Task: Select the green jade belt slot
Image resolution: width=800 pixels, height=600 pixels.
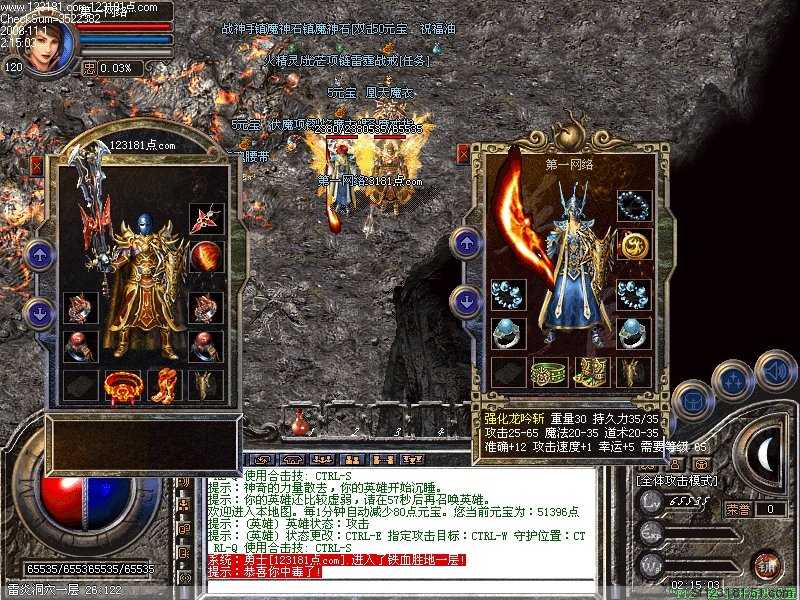Action: pos(549,371)
